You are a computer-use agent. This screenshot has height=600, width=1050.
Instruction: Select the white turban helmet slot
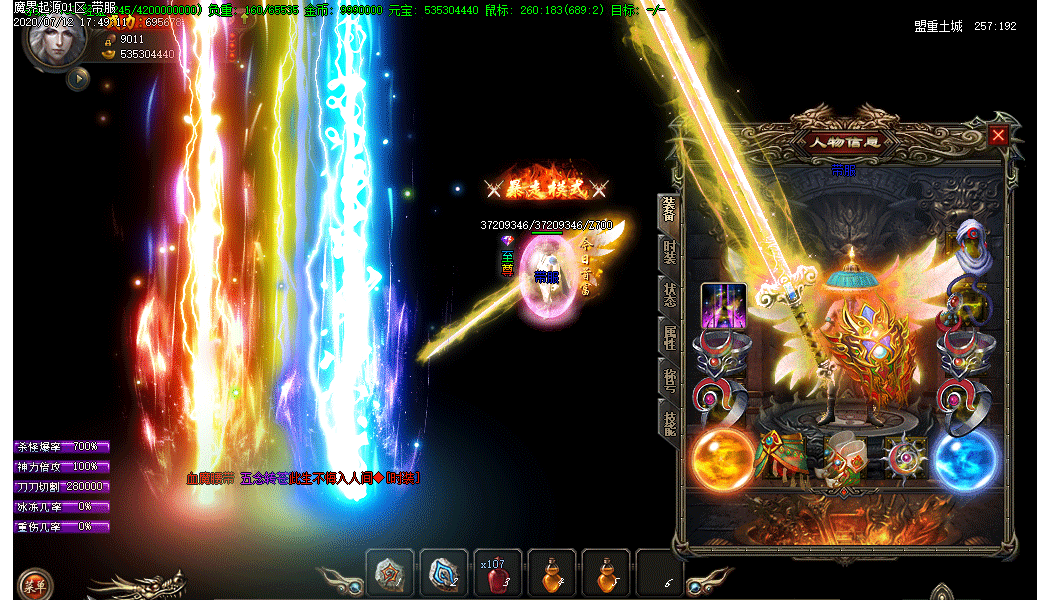pos(969,246)
